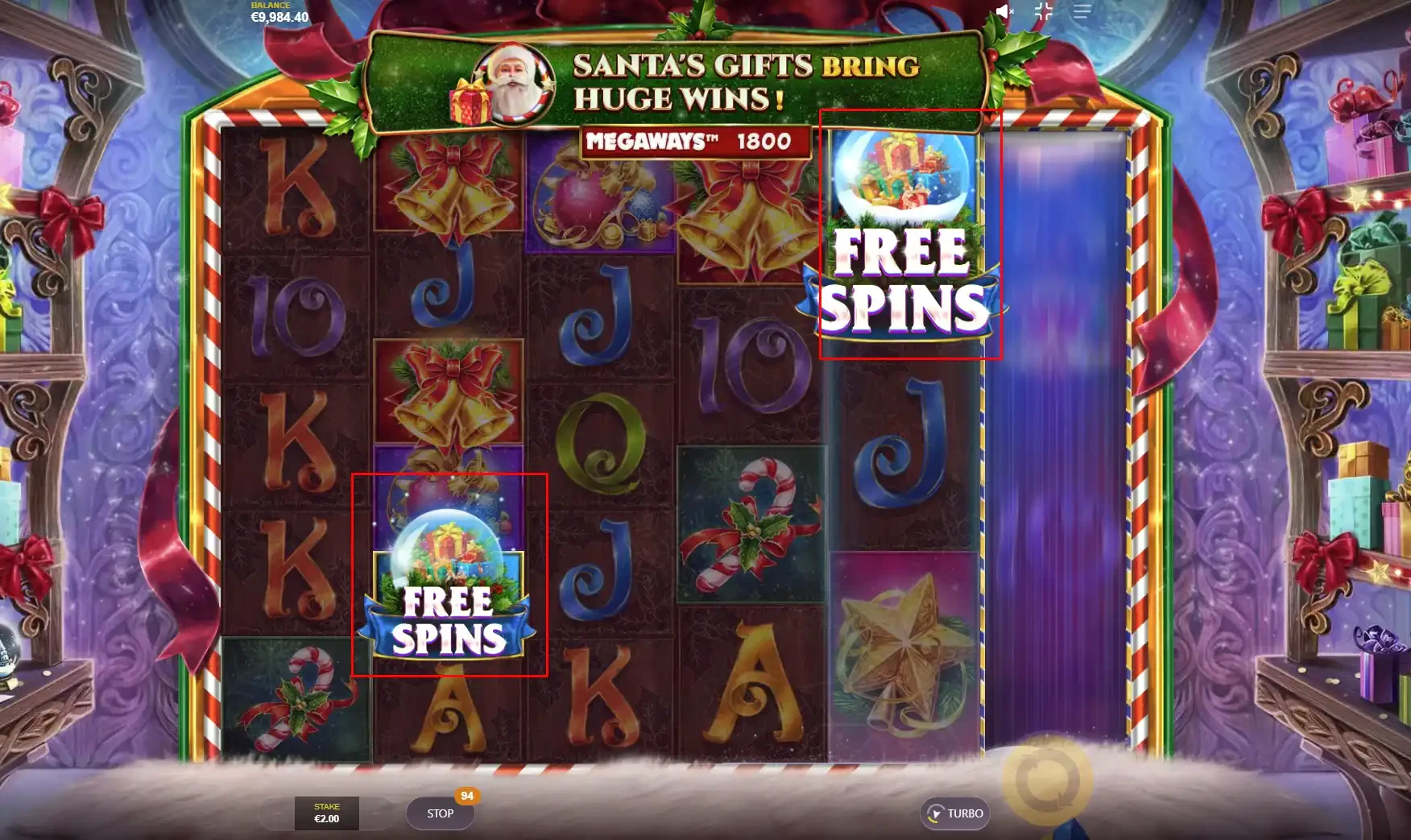Click the fullscreen toggle icon

coord(1043,11)
